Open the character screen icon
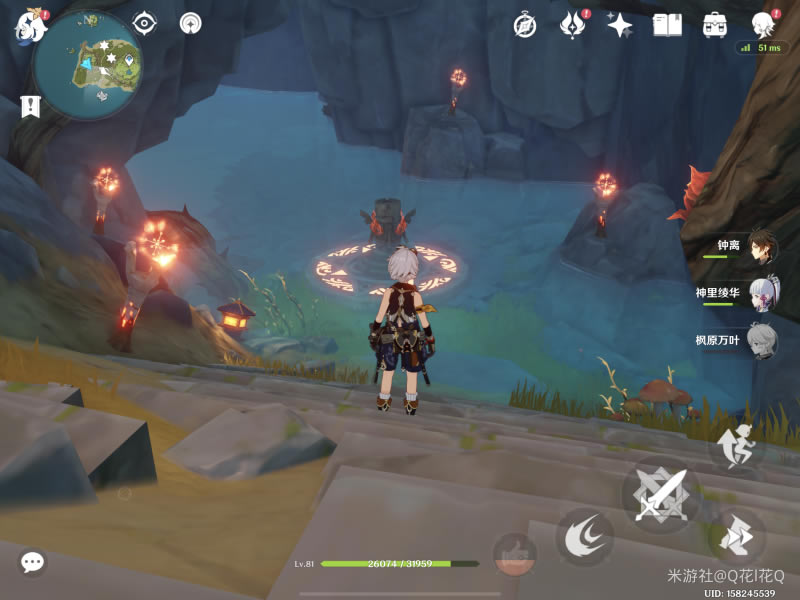The height and width of the screenshot is (600, 800). tap(763, 25)
